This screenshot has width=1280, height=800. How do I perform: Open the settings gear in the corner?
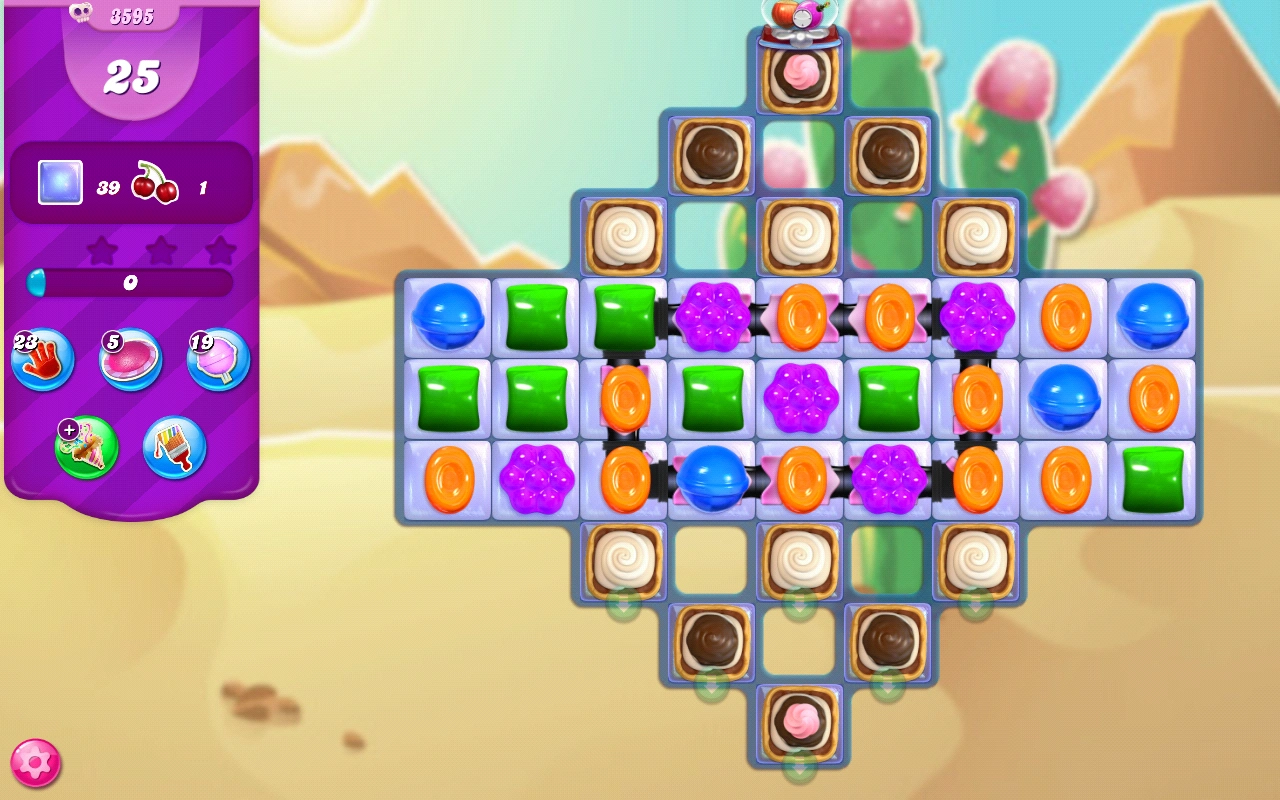(35, 761)
